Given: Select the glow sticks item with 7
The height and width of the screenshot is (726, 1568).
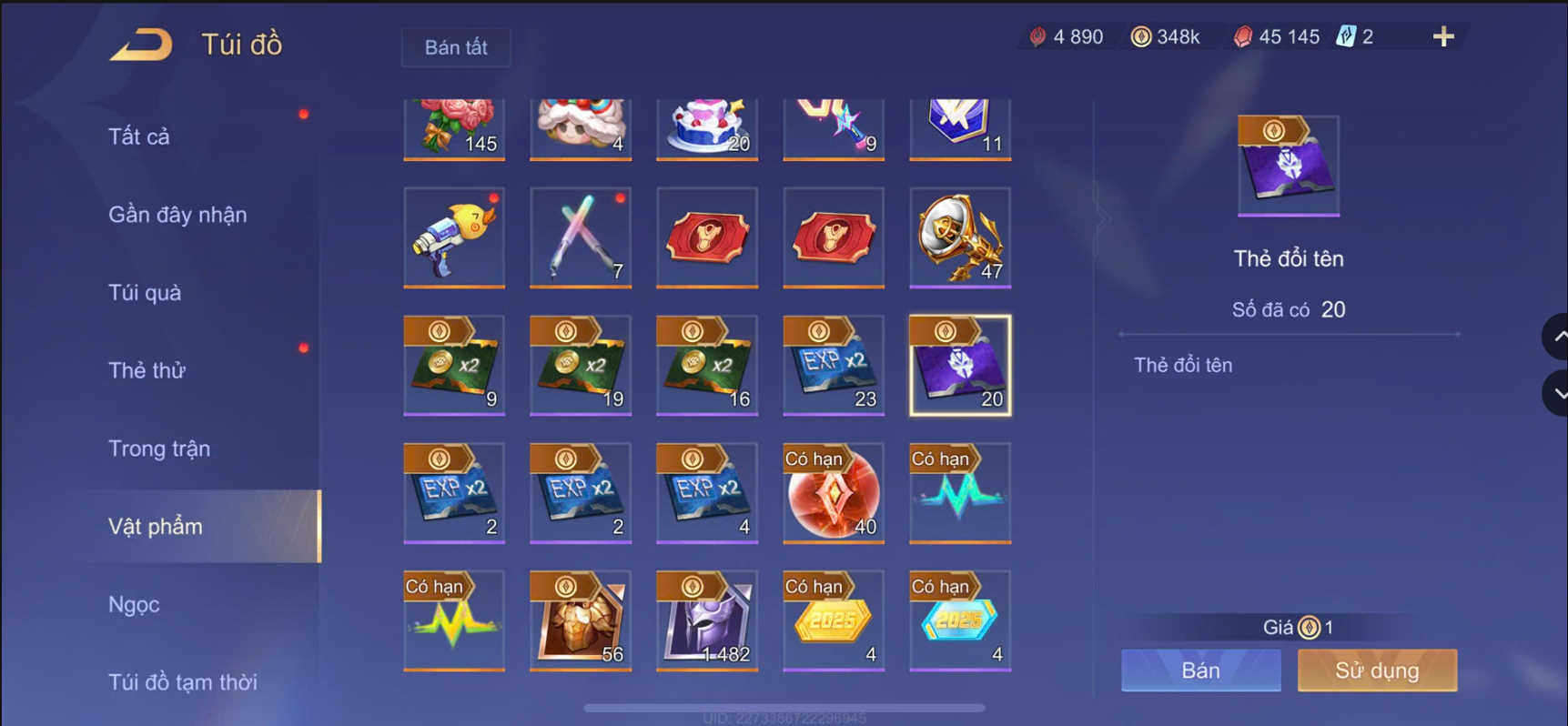Looking at the screenshot, I should pyautogui.click(x=580, y=238).
